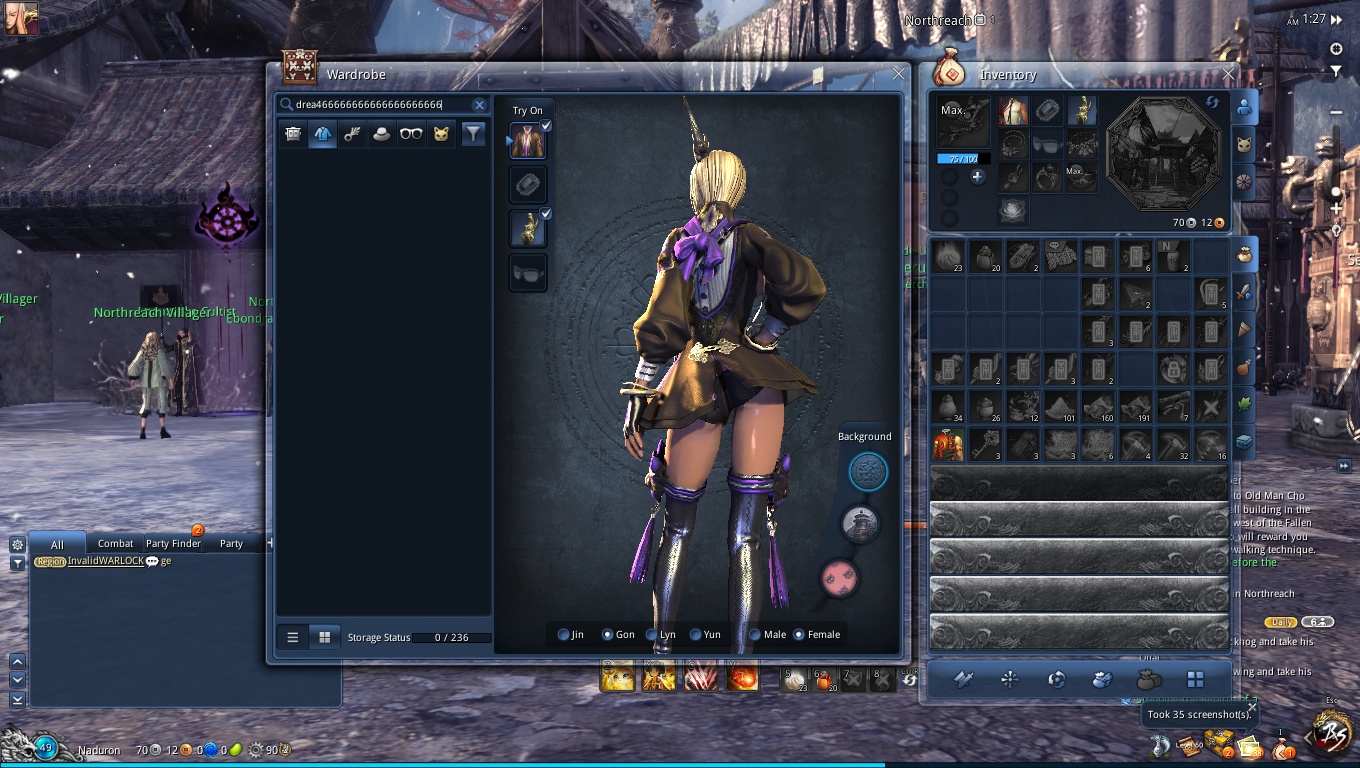Dismiss the screenshot notification popup
The width and height of the screenshot is (1360, 768).
coord(1252,707)
